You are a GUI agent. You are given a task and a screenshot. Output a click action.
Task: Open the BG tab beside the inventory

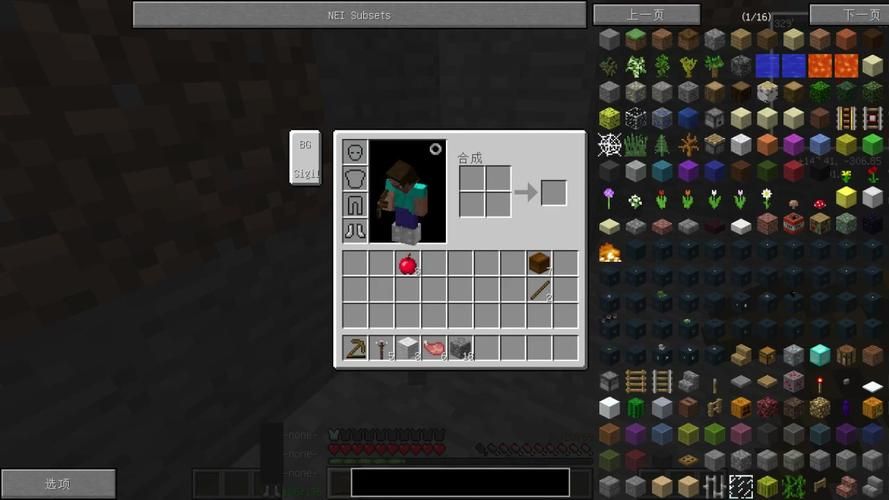click(305, 145)
